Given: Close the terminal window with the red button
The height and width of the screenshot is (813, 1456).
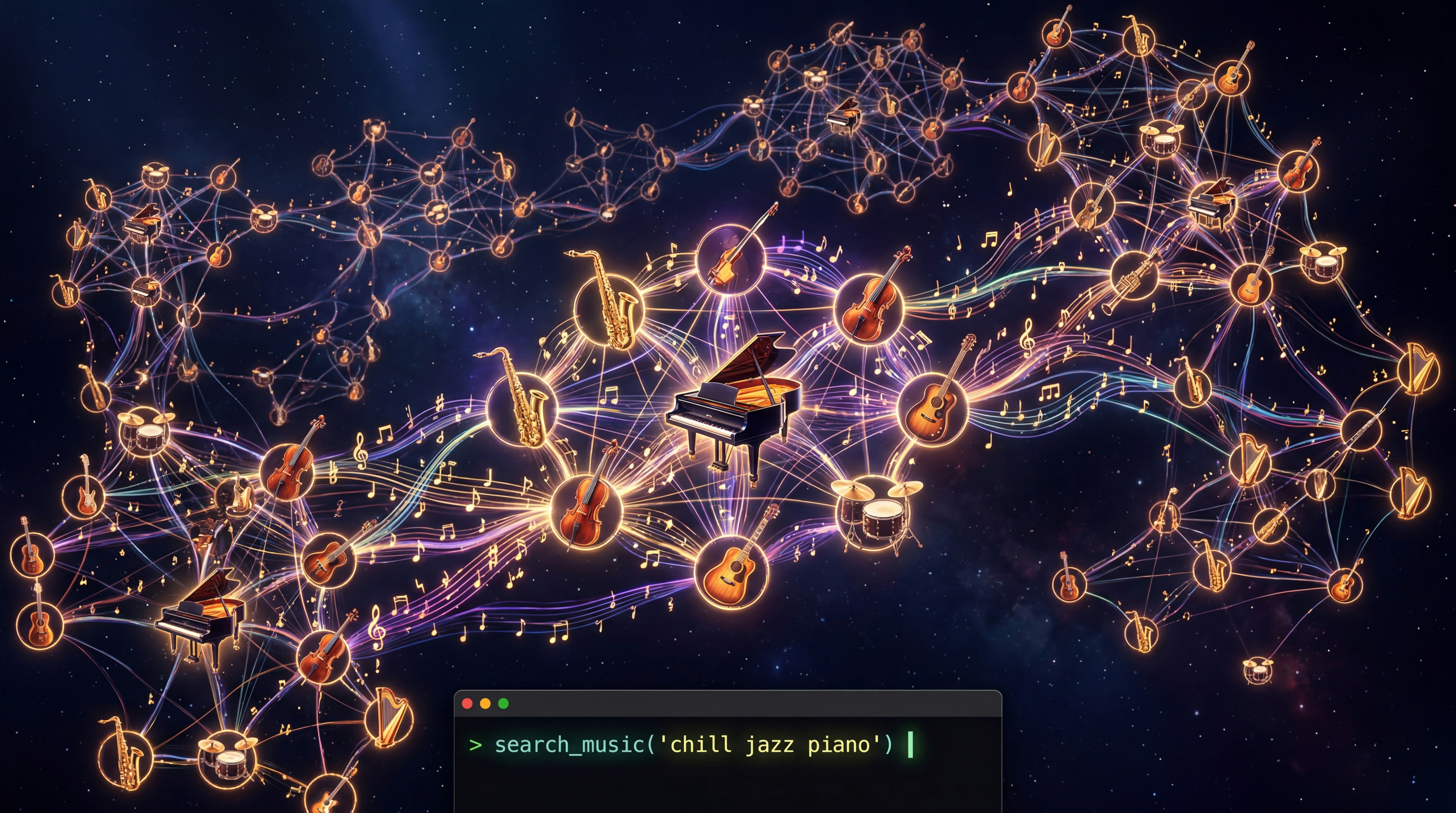Looking at the screenshot, I should click(467, 703).
